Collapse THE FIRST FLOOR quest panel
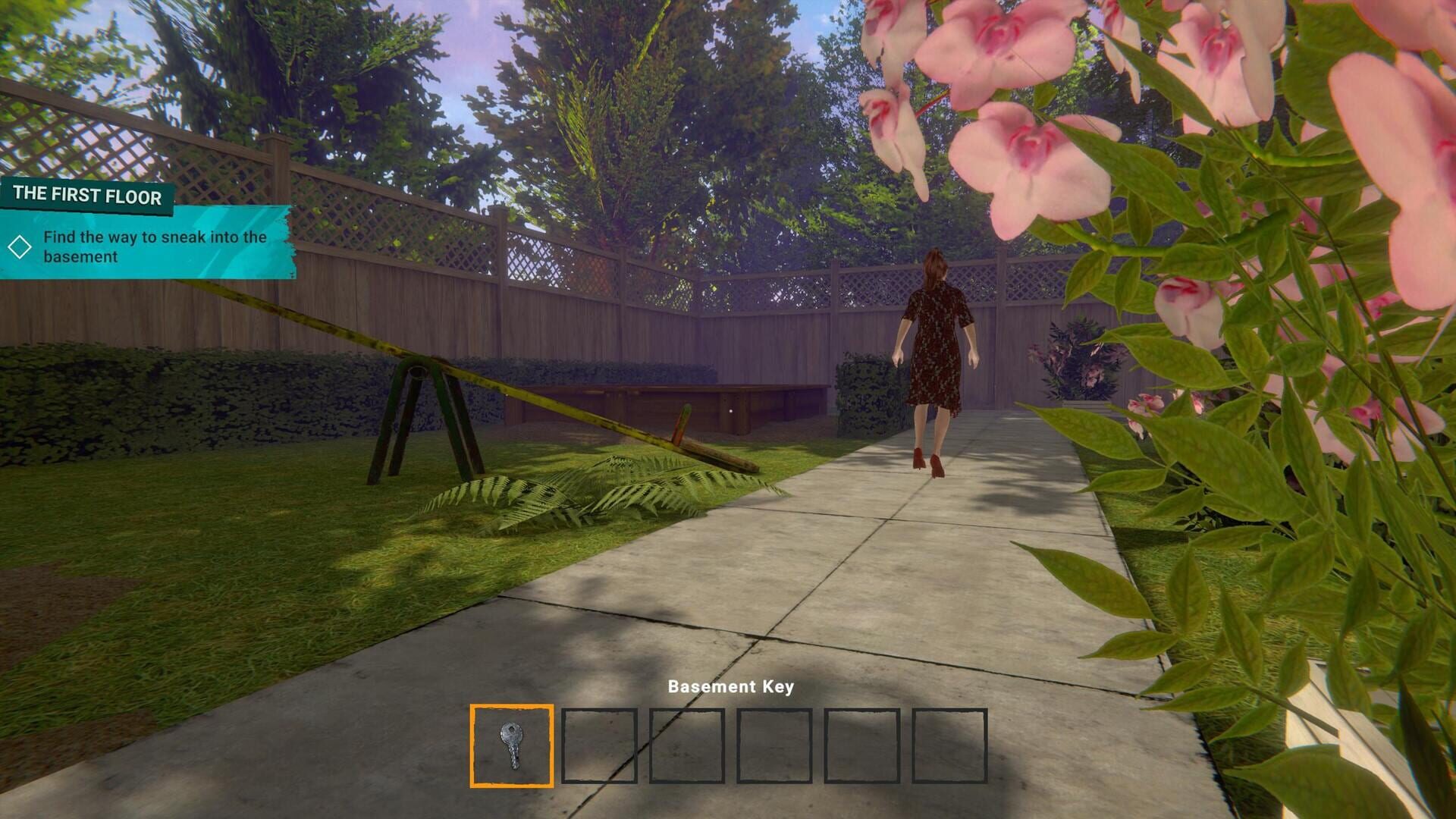This screenshot has height=819, width=1456. click(x=87, y=196)
